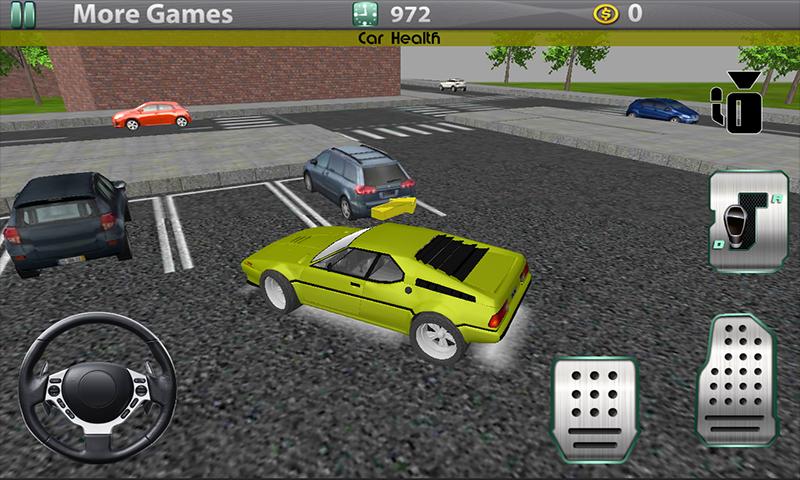This screenshot has height=480, width=800.
Task: Open the More Games link
Action: [x=152, y=14]
